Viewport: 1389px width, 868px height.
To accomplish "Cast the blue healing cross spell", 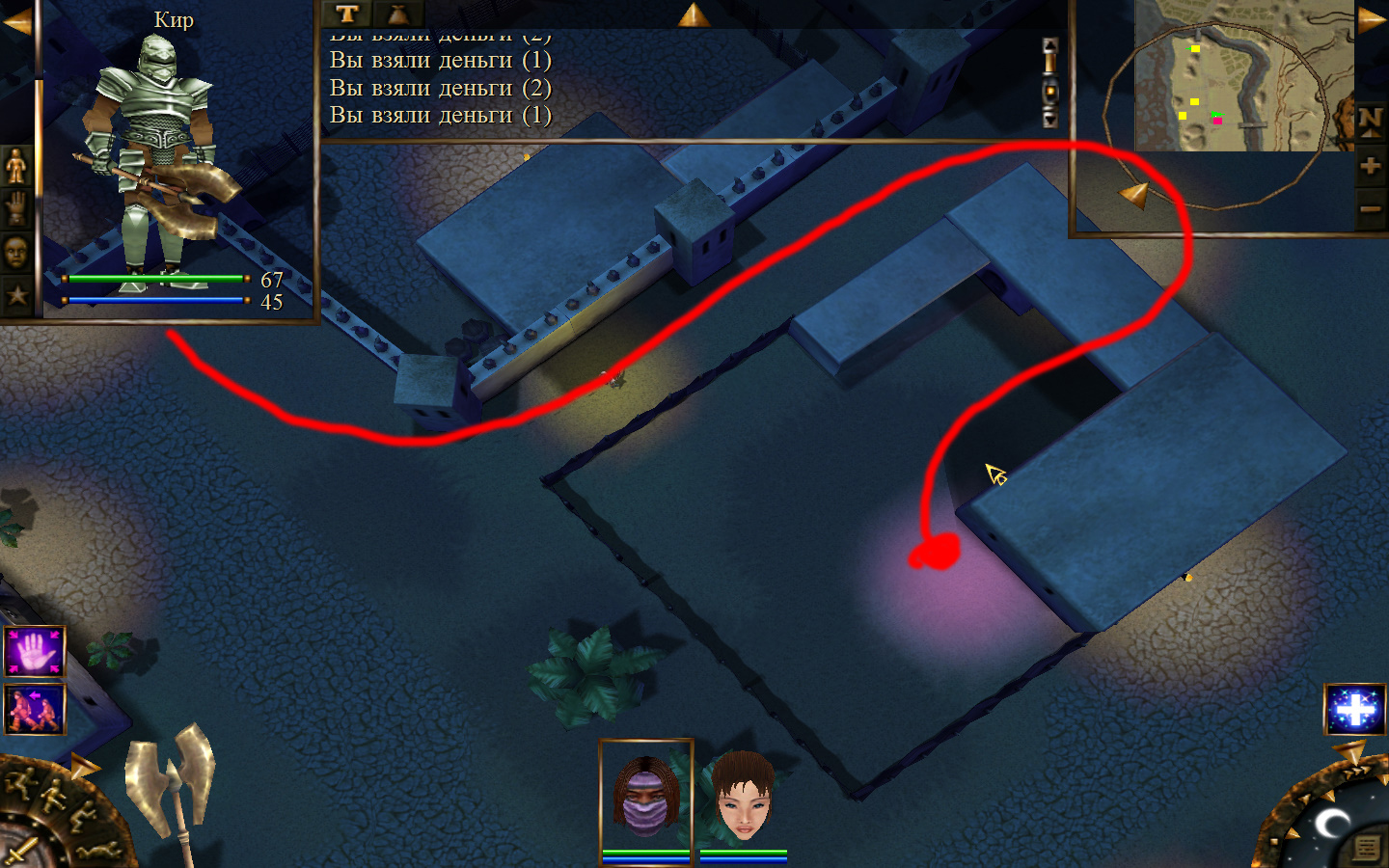I will pyautogui.click(x=1355, y=709).
